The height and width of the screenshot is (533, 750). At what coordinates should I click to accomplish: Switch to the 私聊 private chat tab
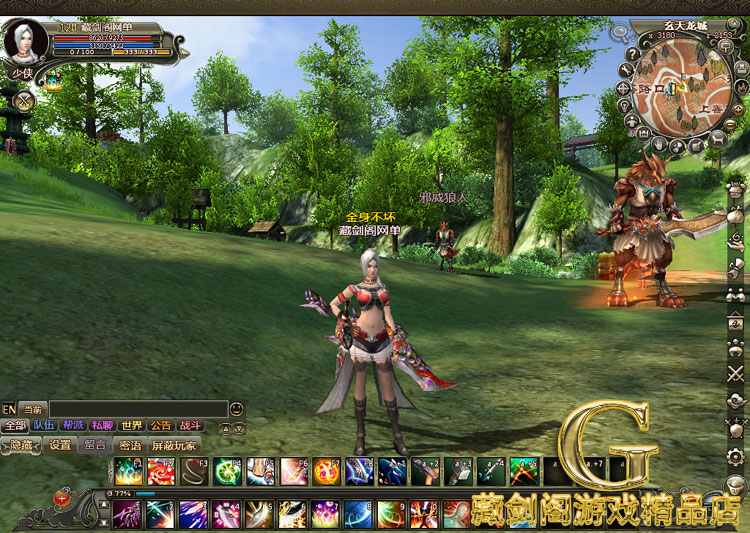coord(102,425)
